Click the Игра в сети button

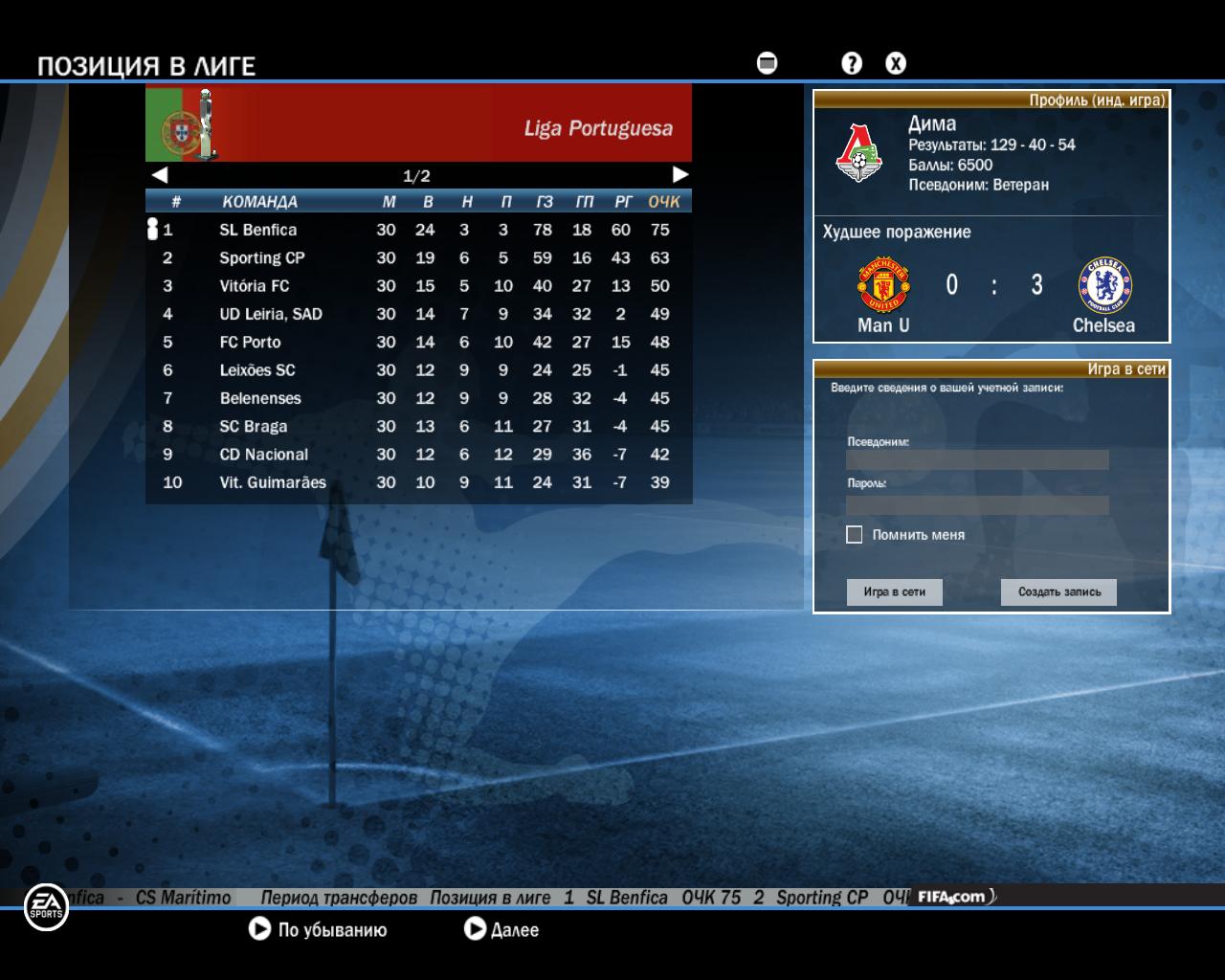coord(894,592)
